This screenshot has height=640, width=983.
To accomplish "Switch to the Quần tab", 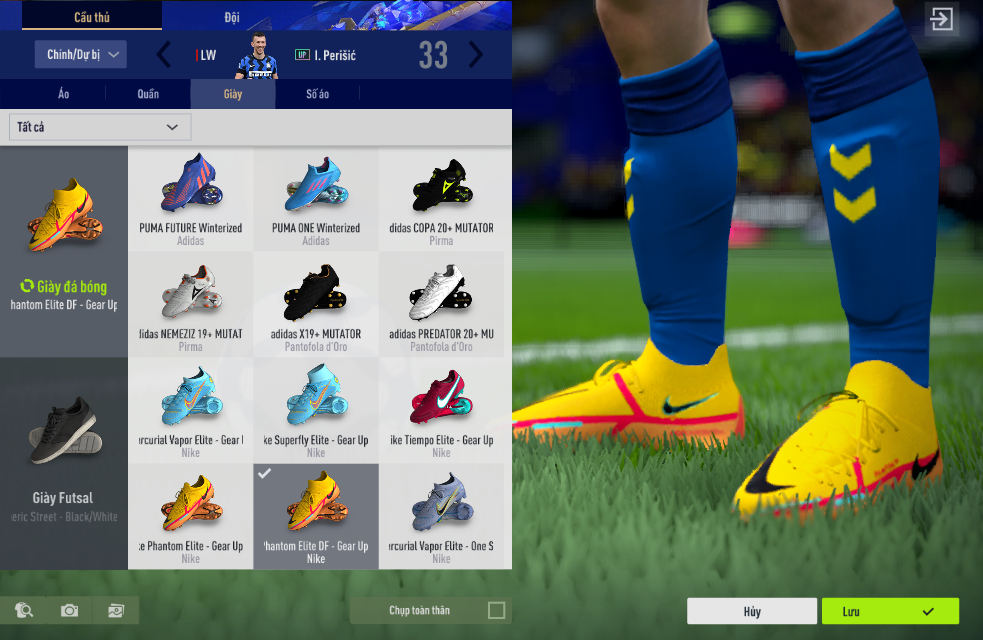I will 148,94.
